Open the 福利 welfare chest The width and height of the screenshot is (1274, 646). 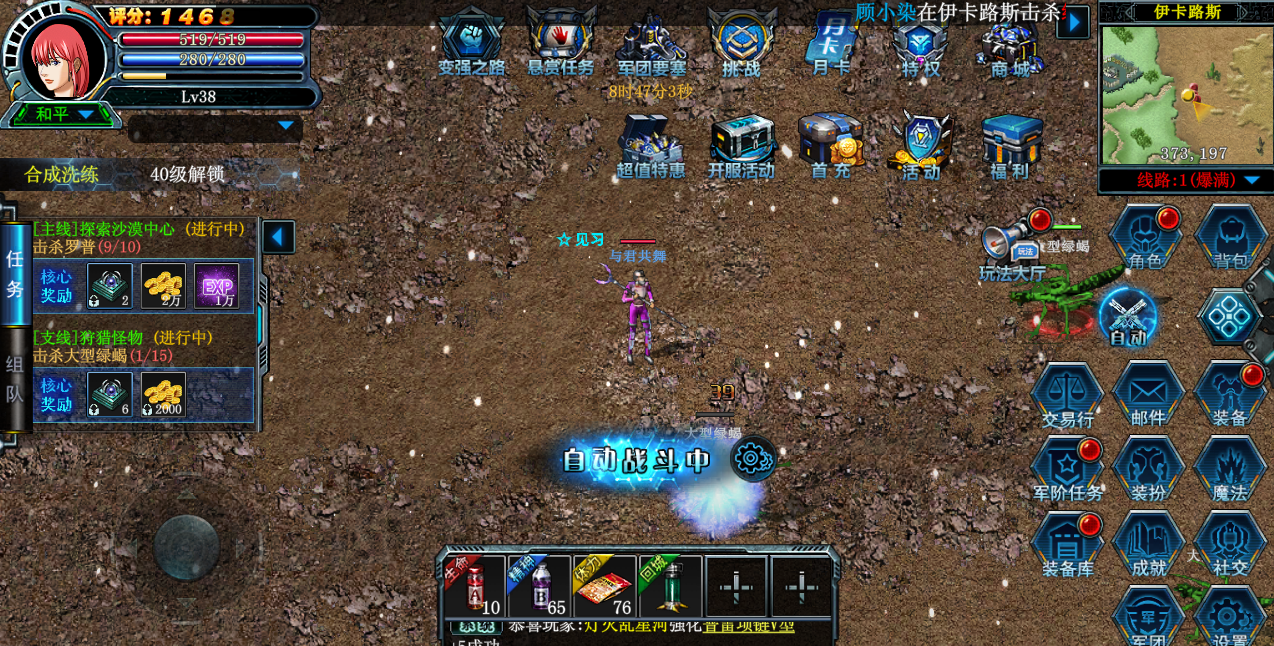pos(1010,145)
